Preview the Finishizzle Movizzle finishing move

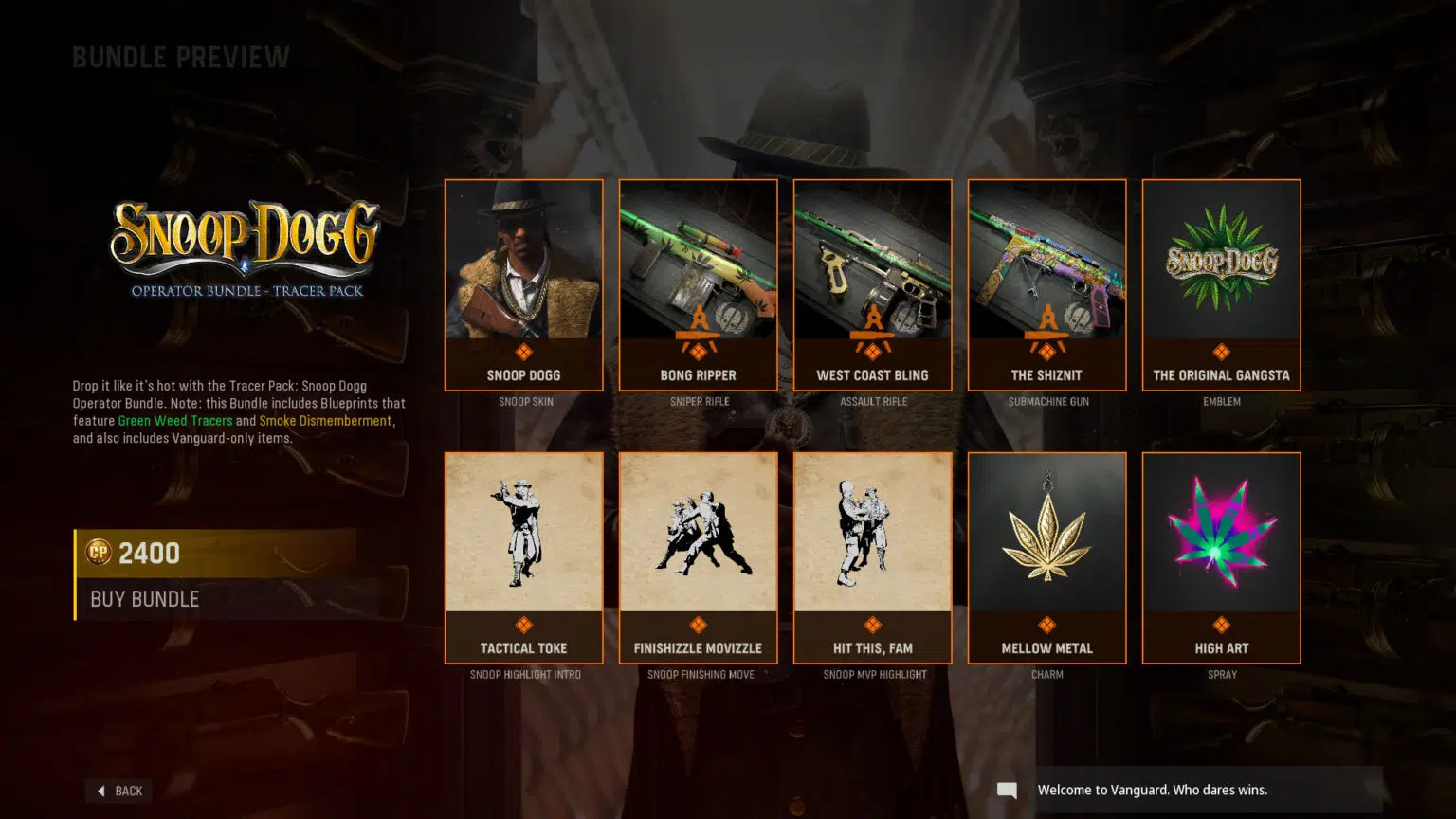click(x=698, y=557)
